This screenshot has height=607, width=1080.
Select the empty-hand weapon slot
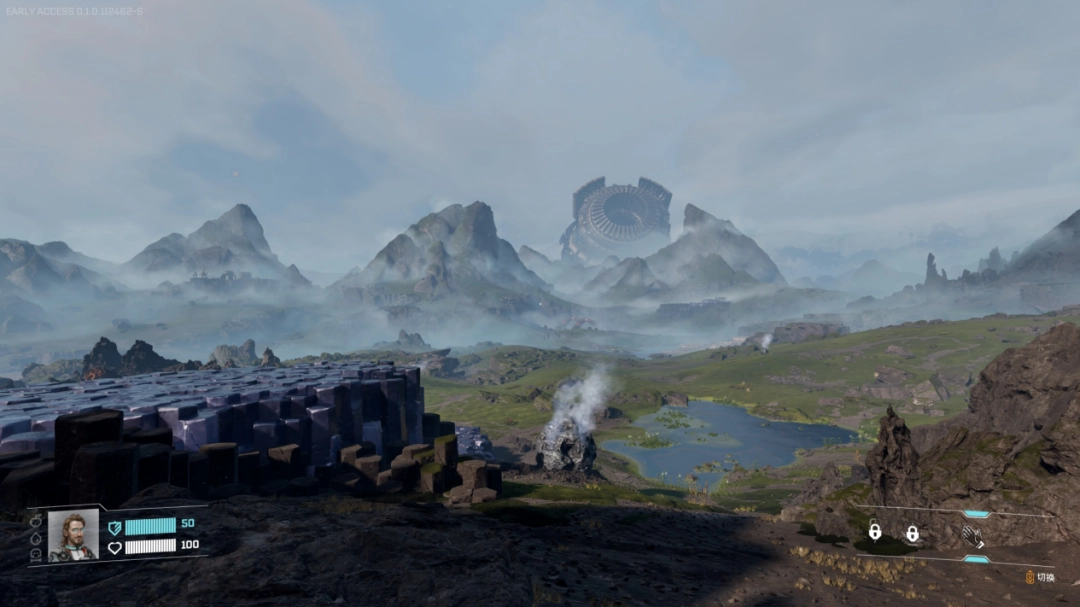(x=972, y=536)
